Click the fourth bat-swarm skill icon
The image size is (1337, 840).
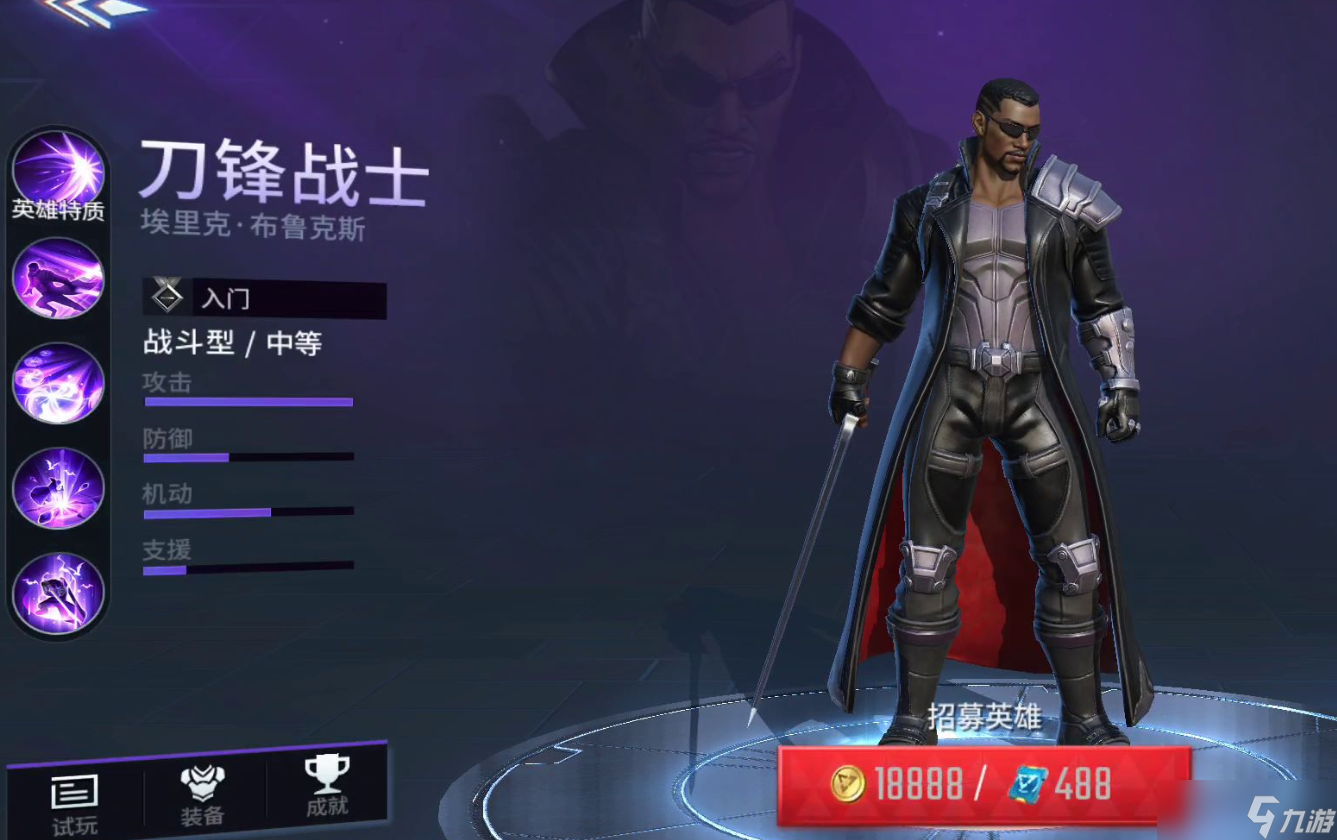(57, 487)
